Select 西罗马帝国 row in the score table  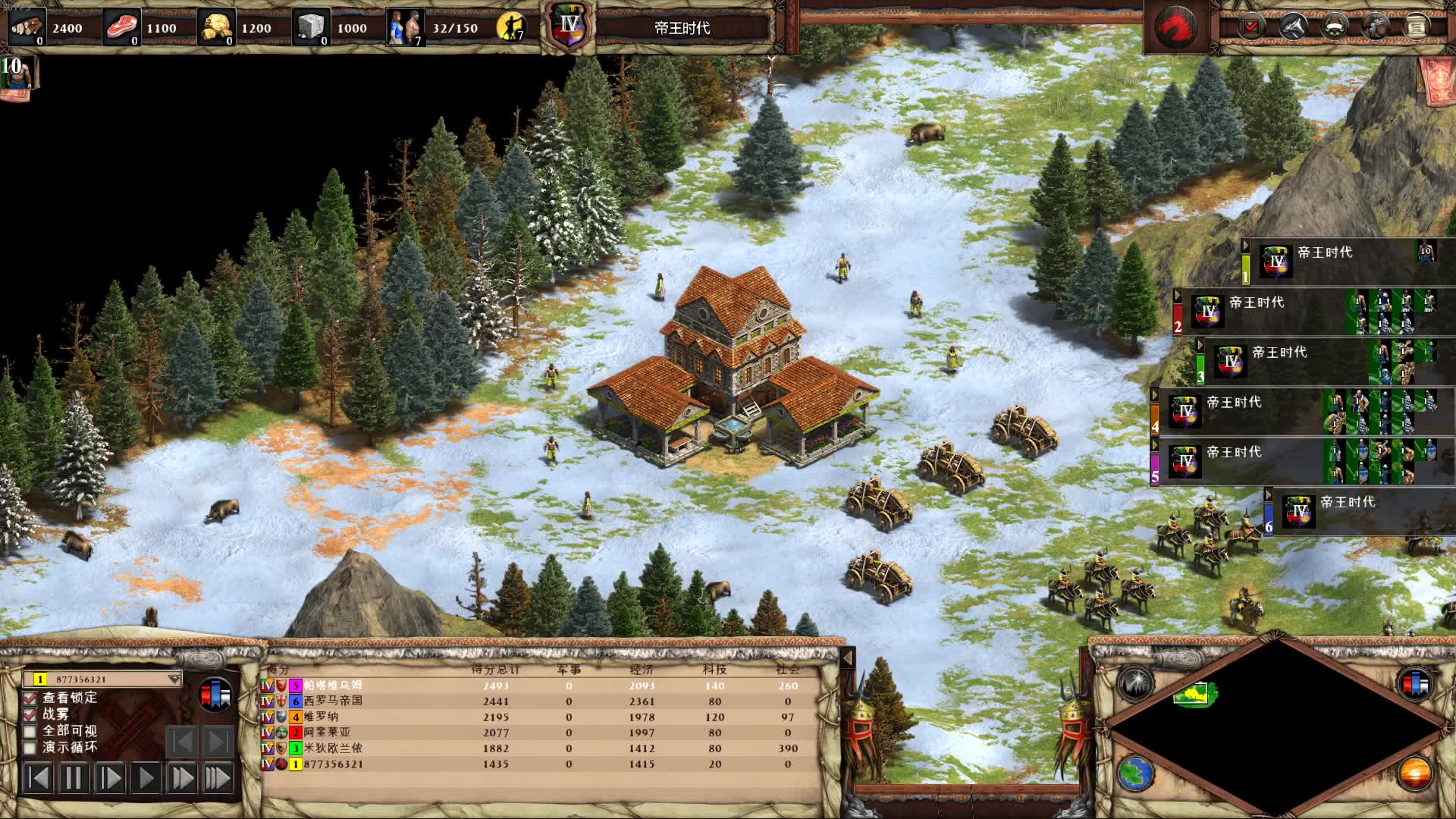[334, 701]
